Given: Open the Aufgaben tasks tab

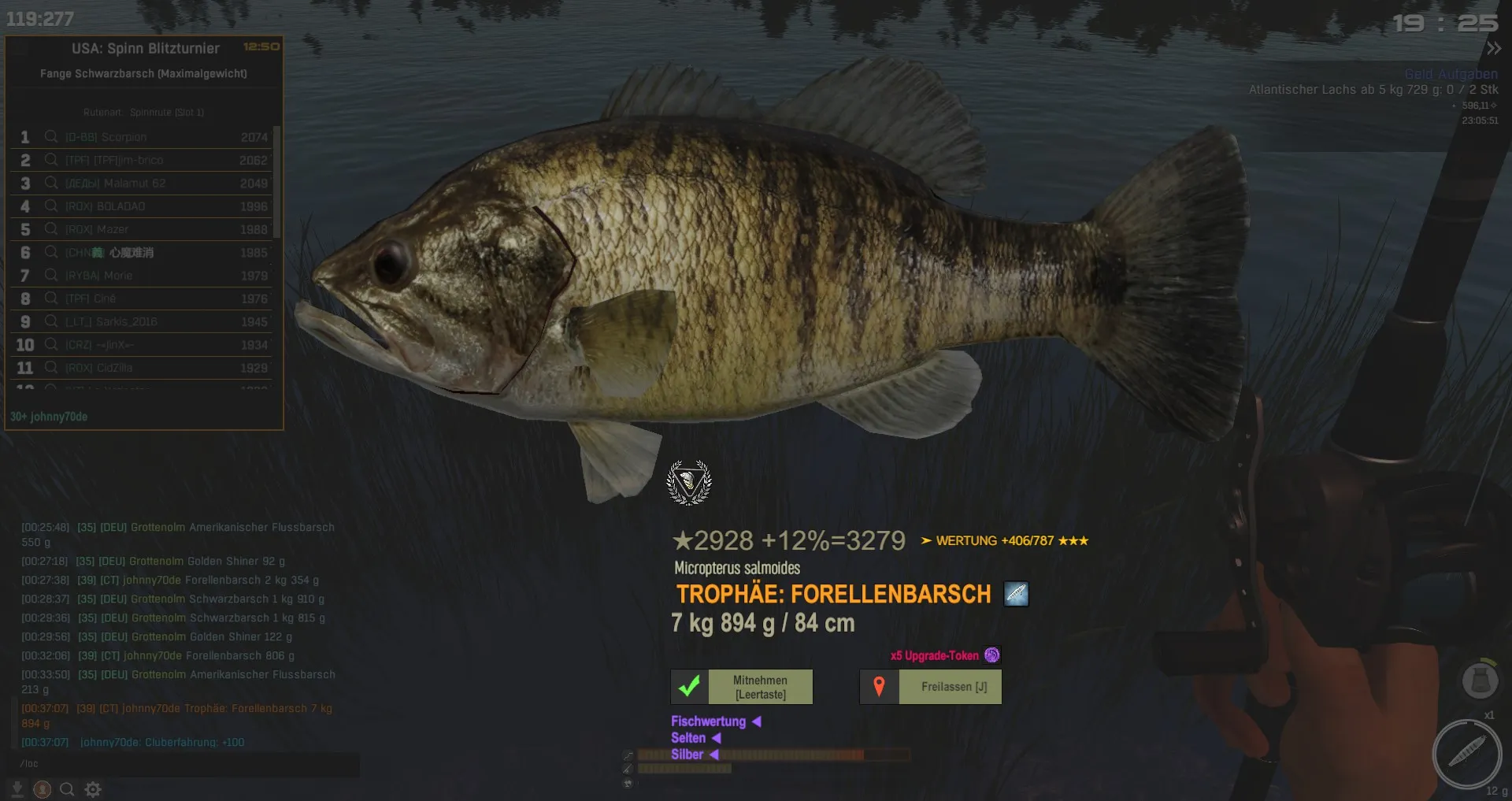Looking at the screenshot, I should tap(1471, 74).
